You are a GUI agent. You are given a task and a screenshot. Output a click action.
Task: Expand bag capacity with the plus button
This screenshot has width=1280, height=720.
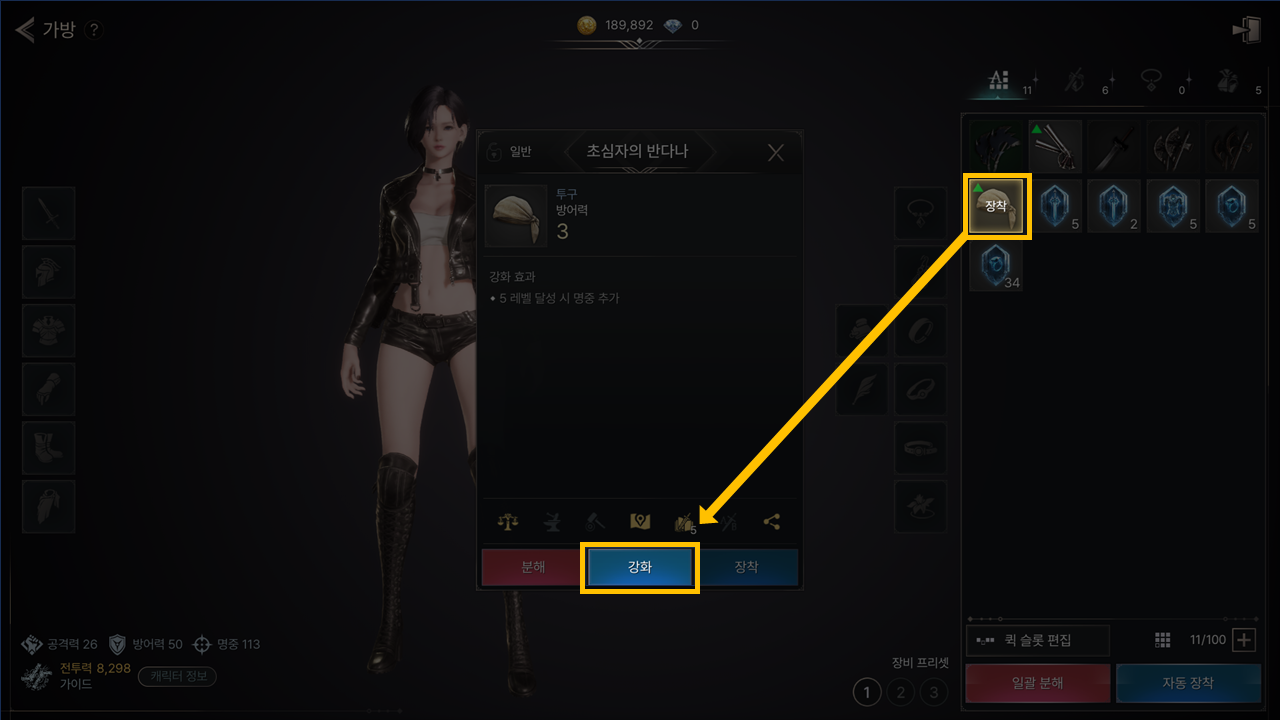click(1243, 640)
